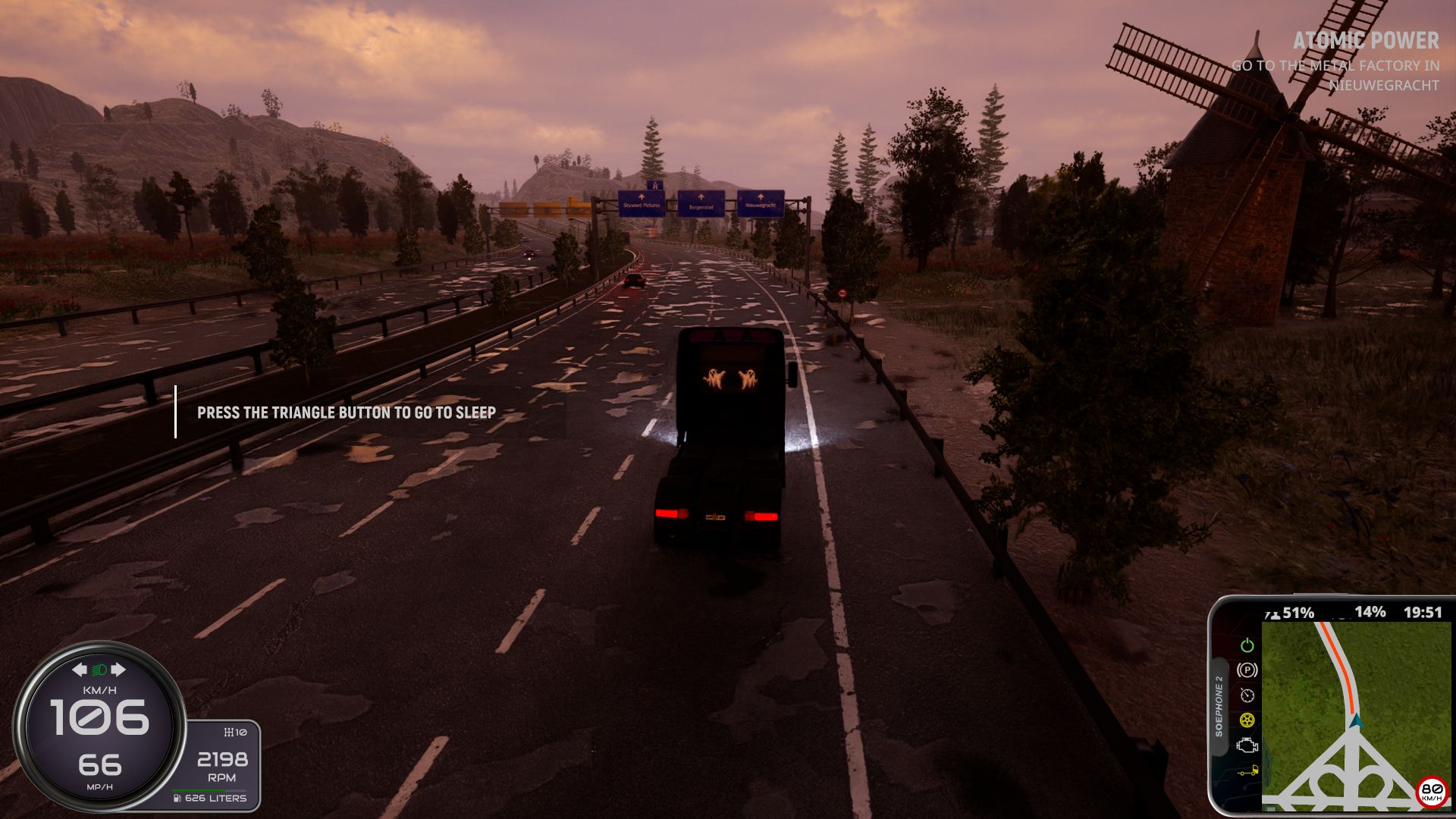The image size is (1456, 819).
Task: Select the cruise control gauge icon
Action: pyautogui.click(x=1247, y=695)
